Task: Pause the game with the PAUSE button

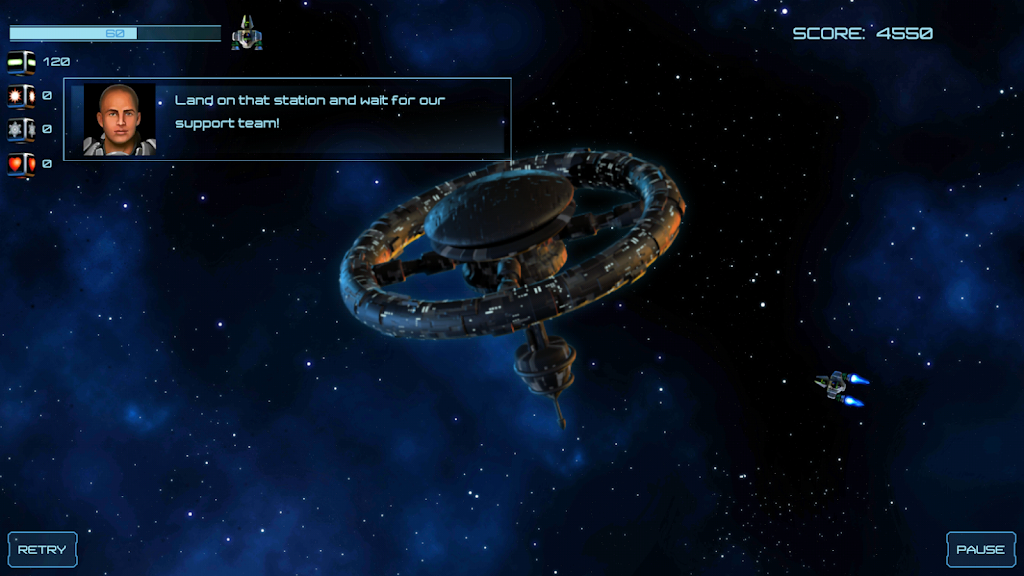Action: click(x=980, y=549)
